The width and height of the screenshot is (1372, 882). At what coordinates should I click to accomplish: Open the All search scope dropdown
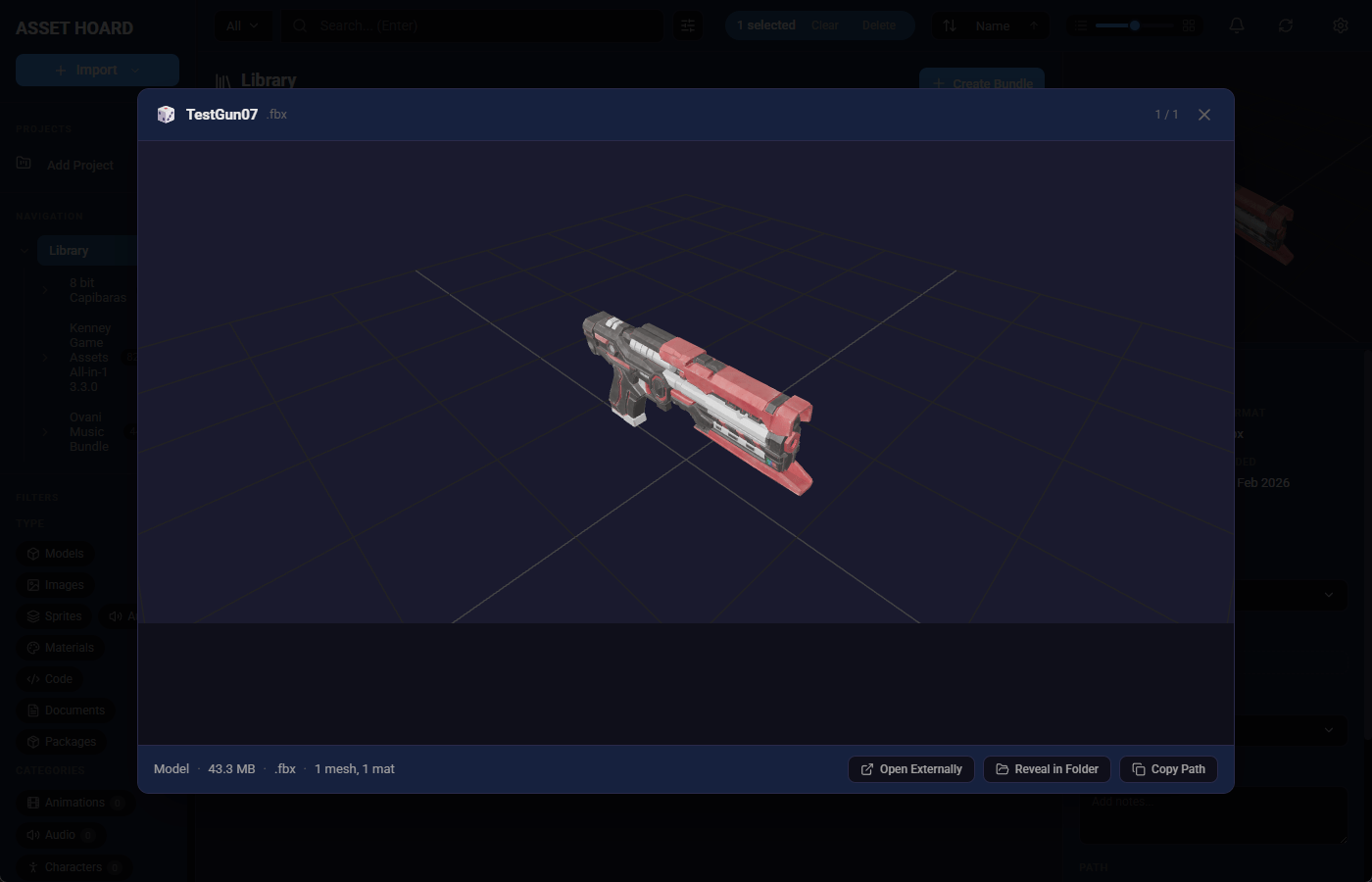242,25
